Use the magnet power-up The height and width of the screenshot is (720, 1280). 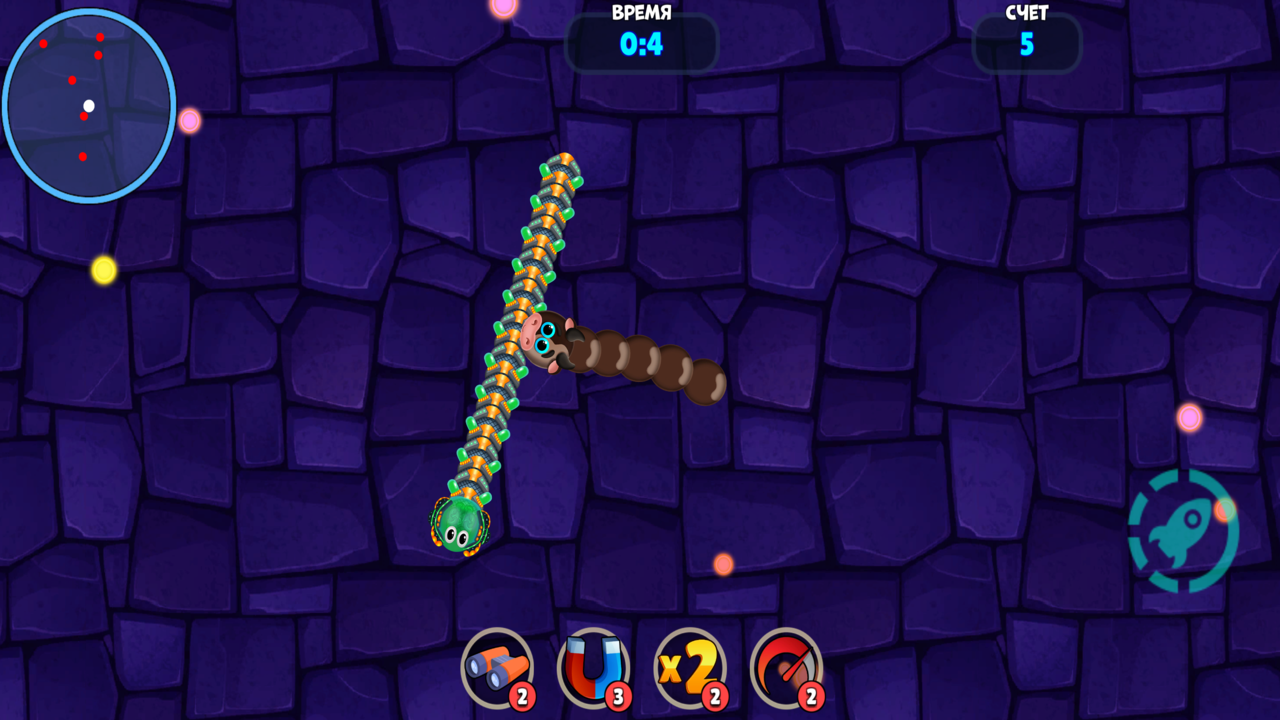click(x=592, y=668)
